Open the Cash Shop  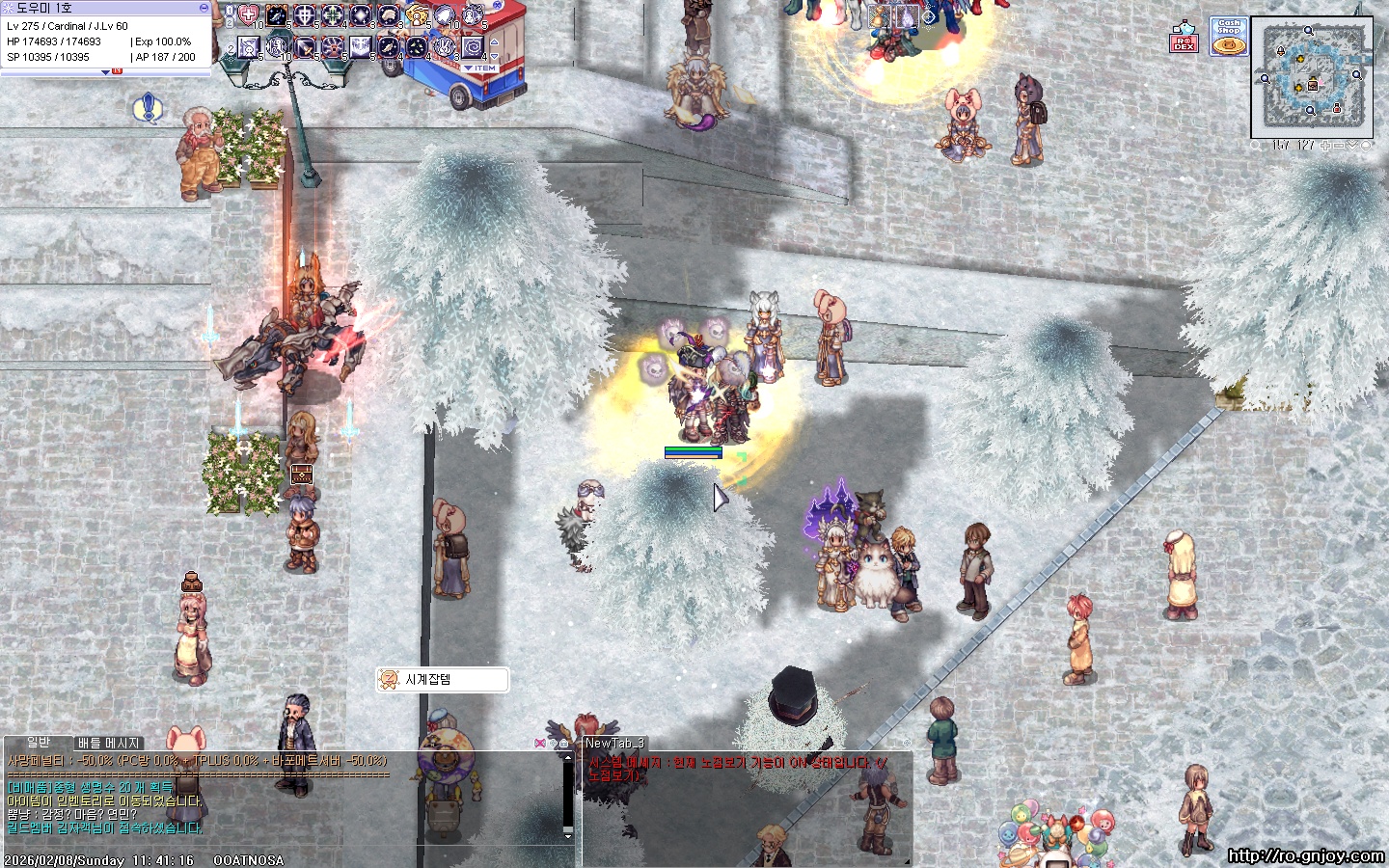1229,37
